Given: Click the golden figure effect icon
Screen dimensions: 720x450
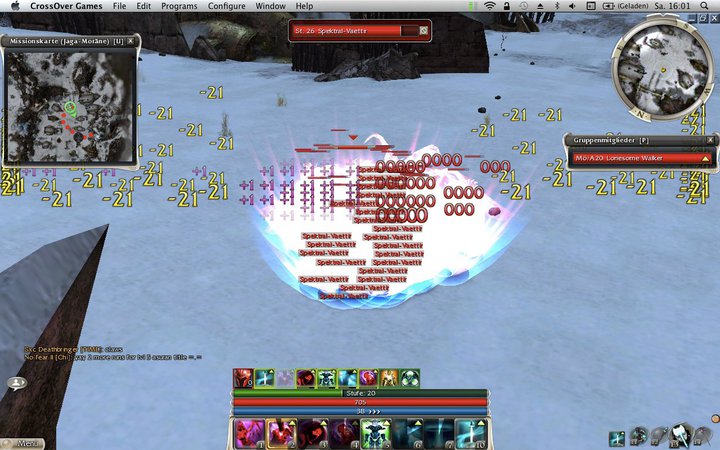Looking at the screenshot, I should 390,378.
